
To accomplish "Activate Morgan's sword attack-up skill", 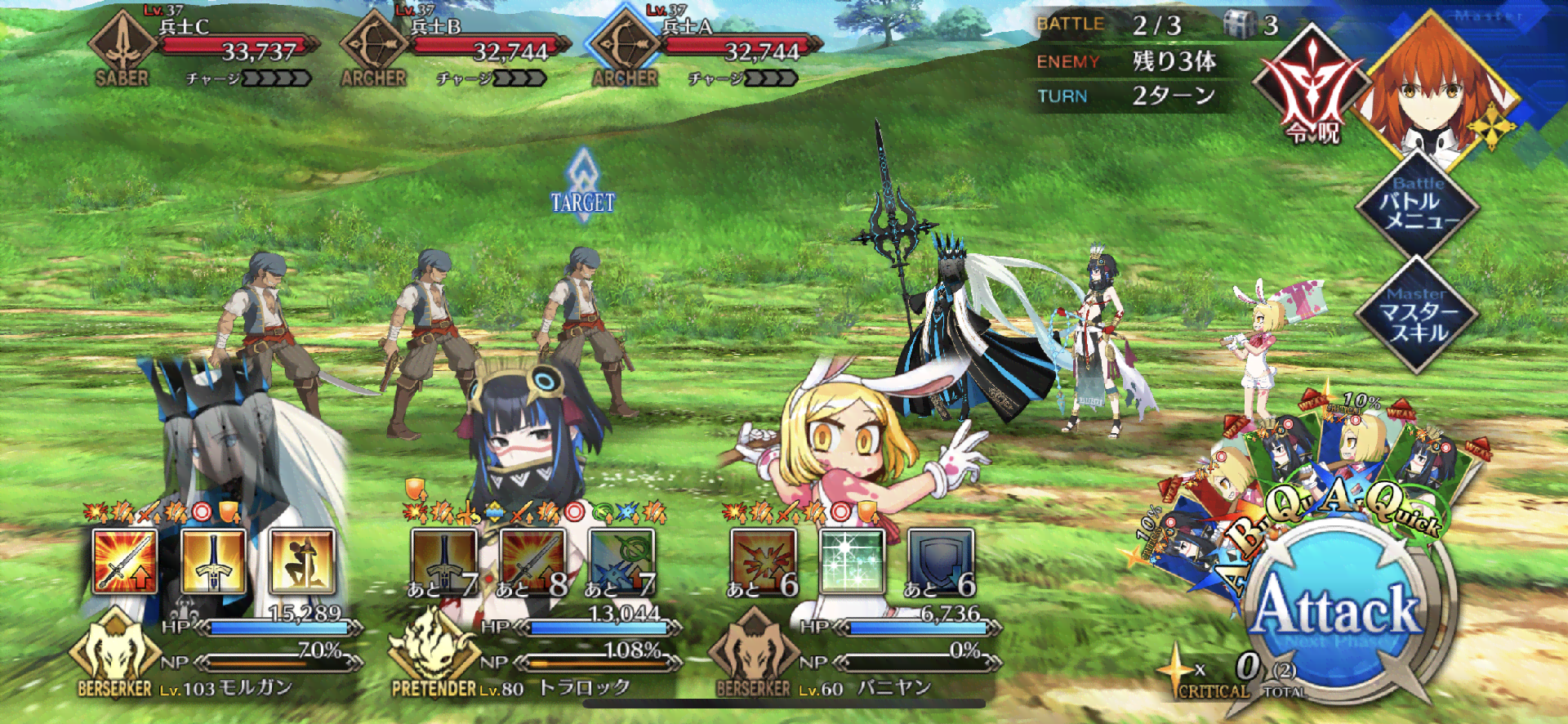I will coord(124,561).
